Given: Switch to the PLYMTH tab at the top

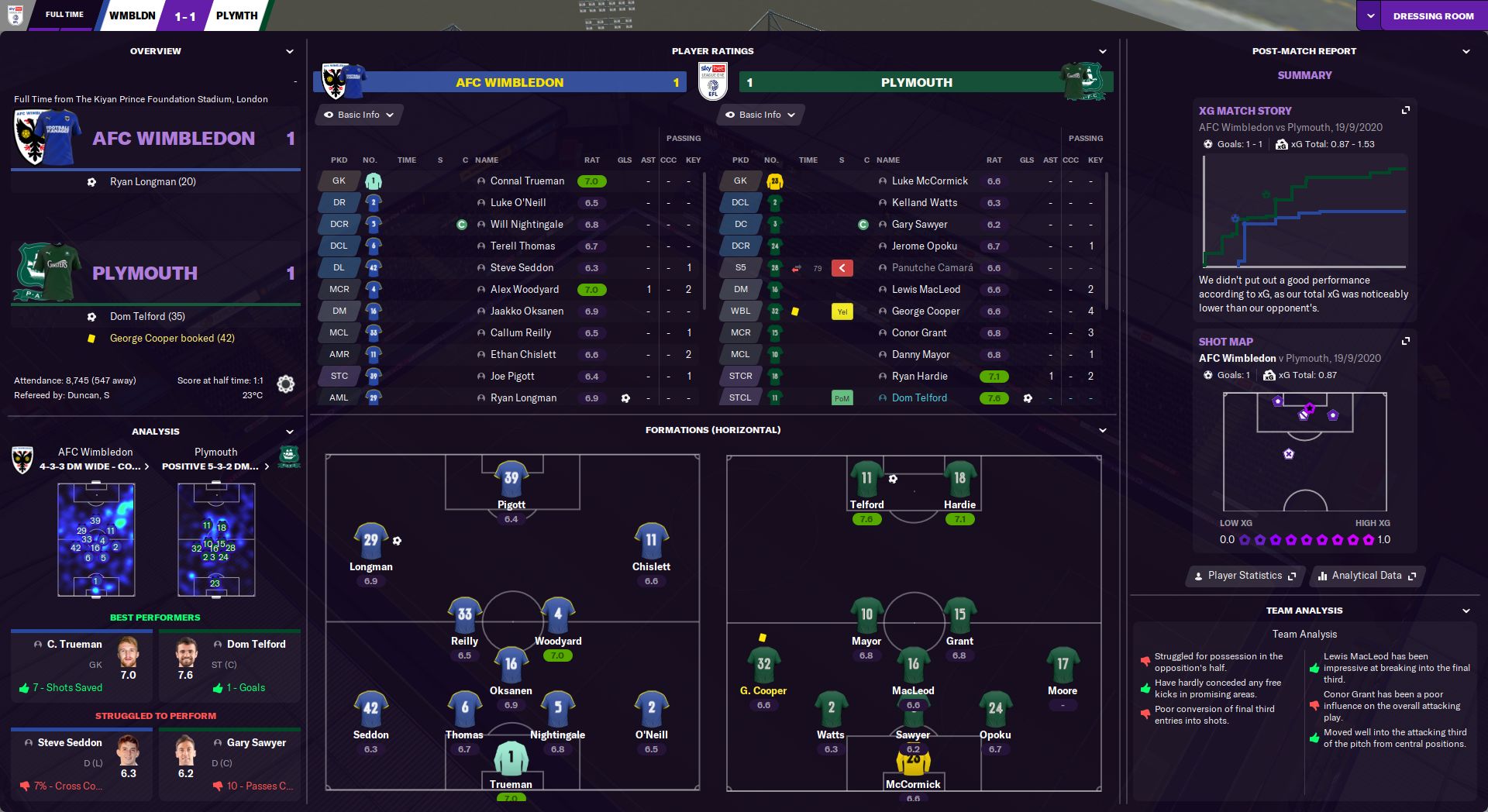Looking at the screenshot, I should point(236,15).
